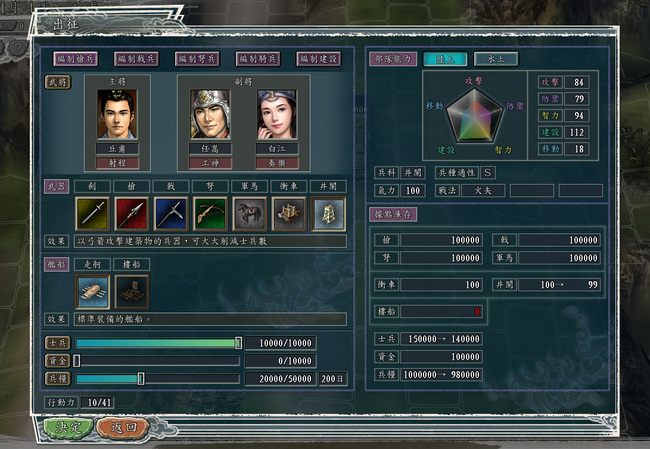Select the 樓船 tower ship icon

point(131,291)
